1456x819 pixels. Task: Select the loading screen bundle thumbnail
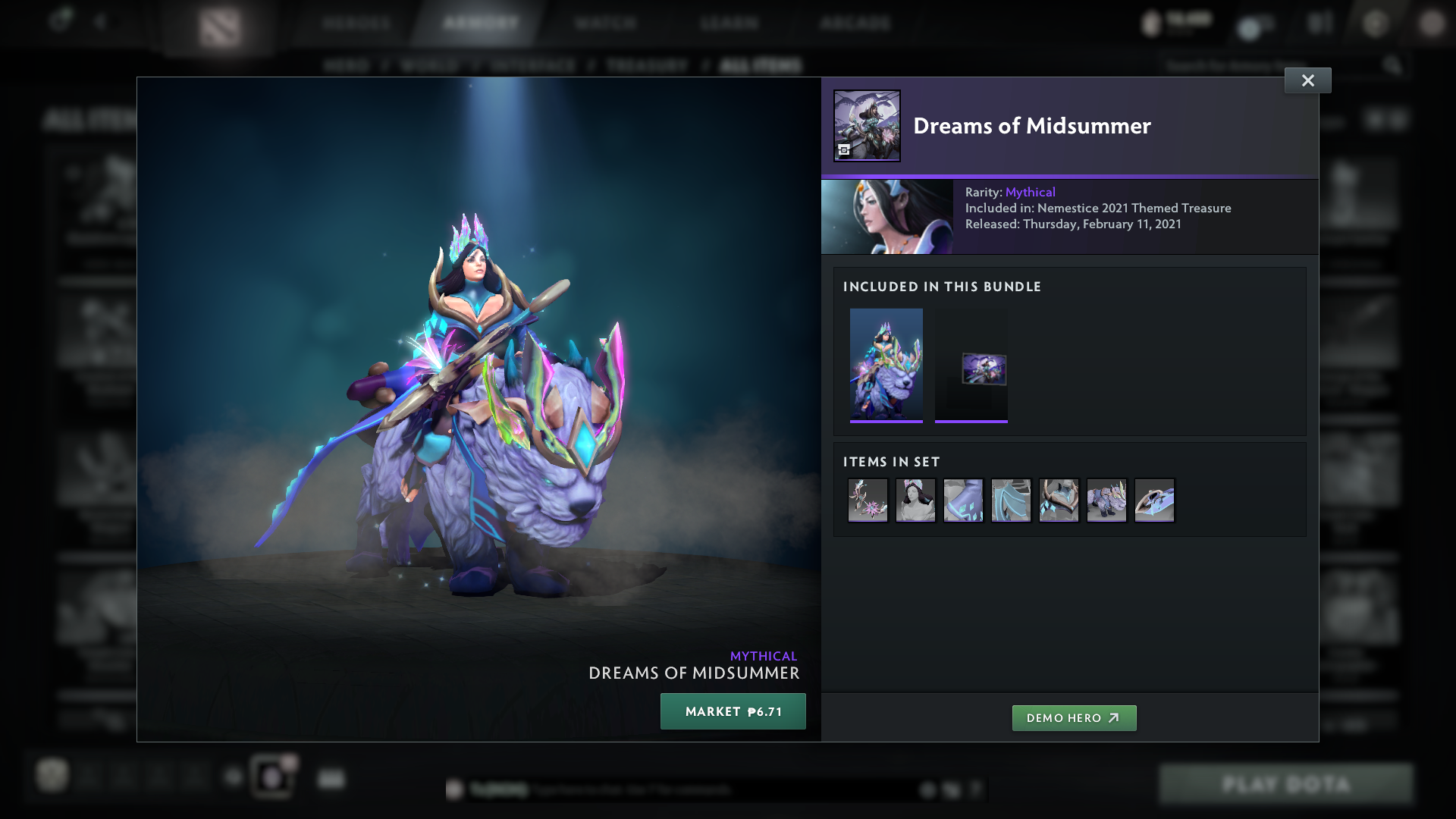click(x=971, y=365)
